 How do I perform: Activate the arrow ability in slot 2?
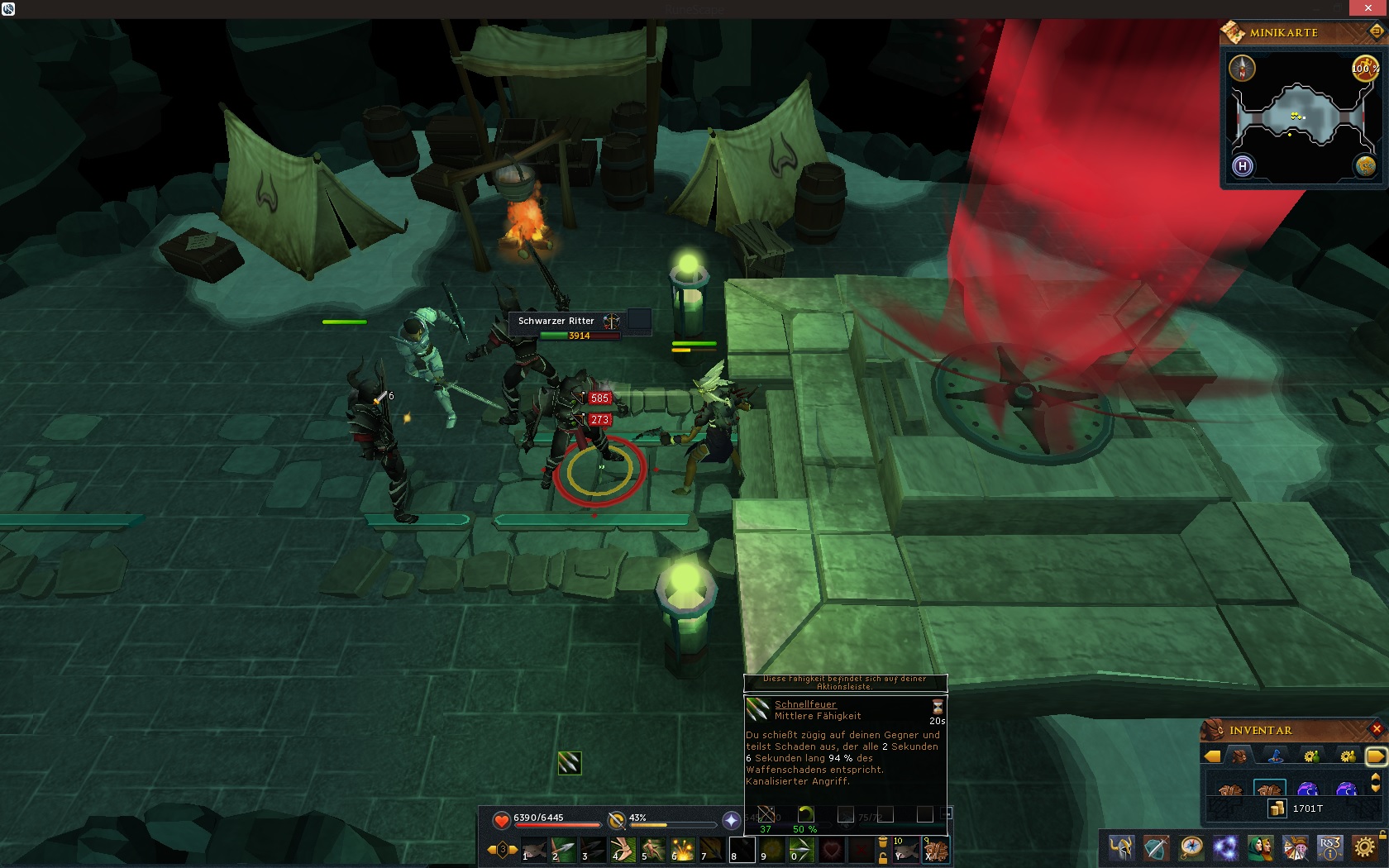click(565, 850)
